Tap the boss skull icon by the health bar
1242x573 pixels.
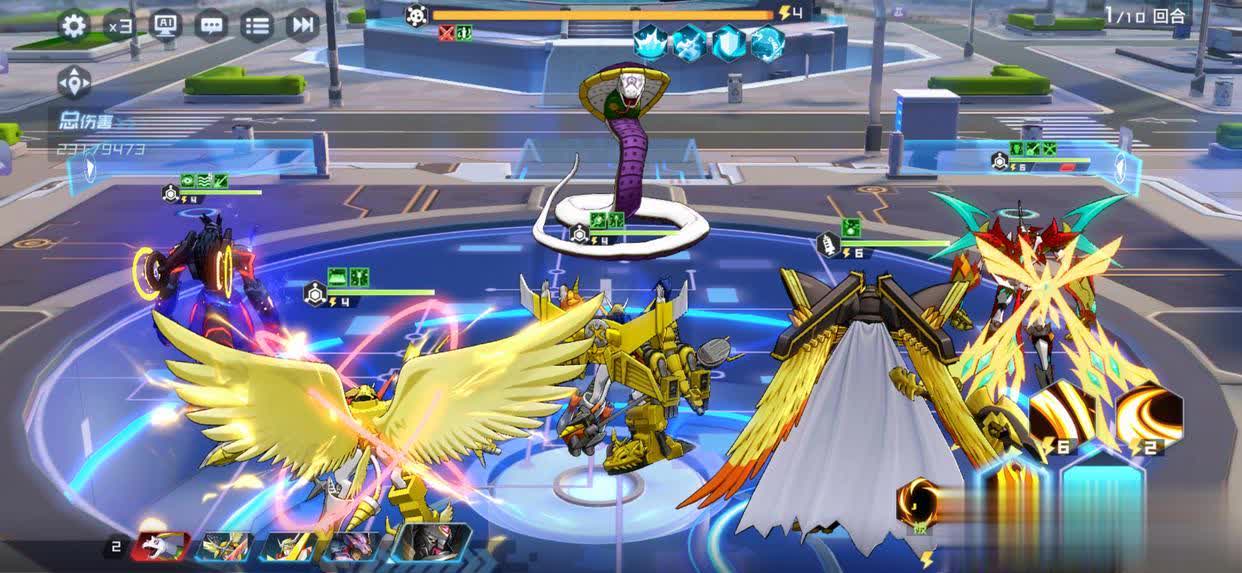coord(417,15)
